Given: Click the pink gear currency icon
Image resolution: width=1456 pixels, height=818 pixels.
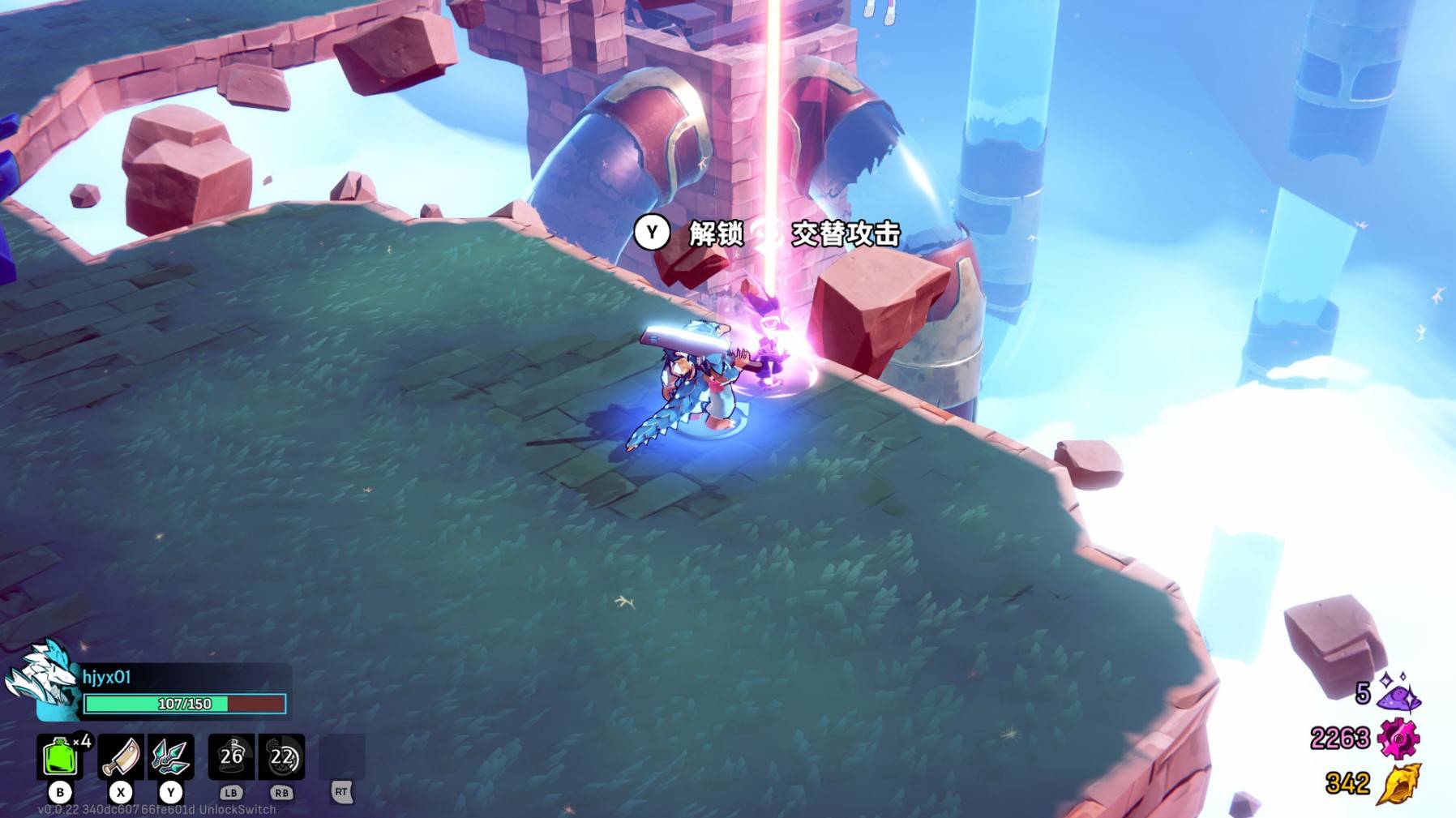Looking at the screenshot, I should click(1398, 739).
